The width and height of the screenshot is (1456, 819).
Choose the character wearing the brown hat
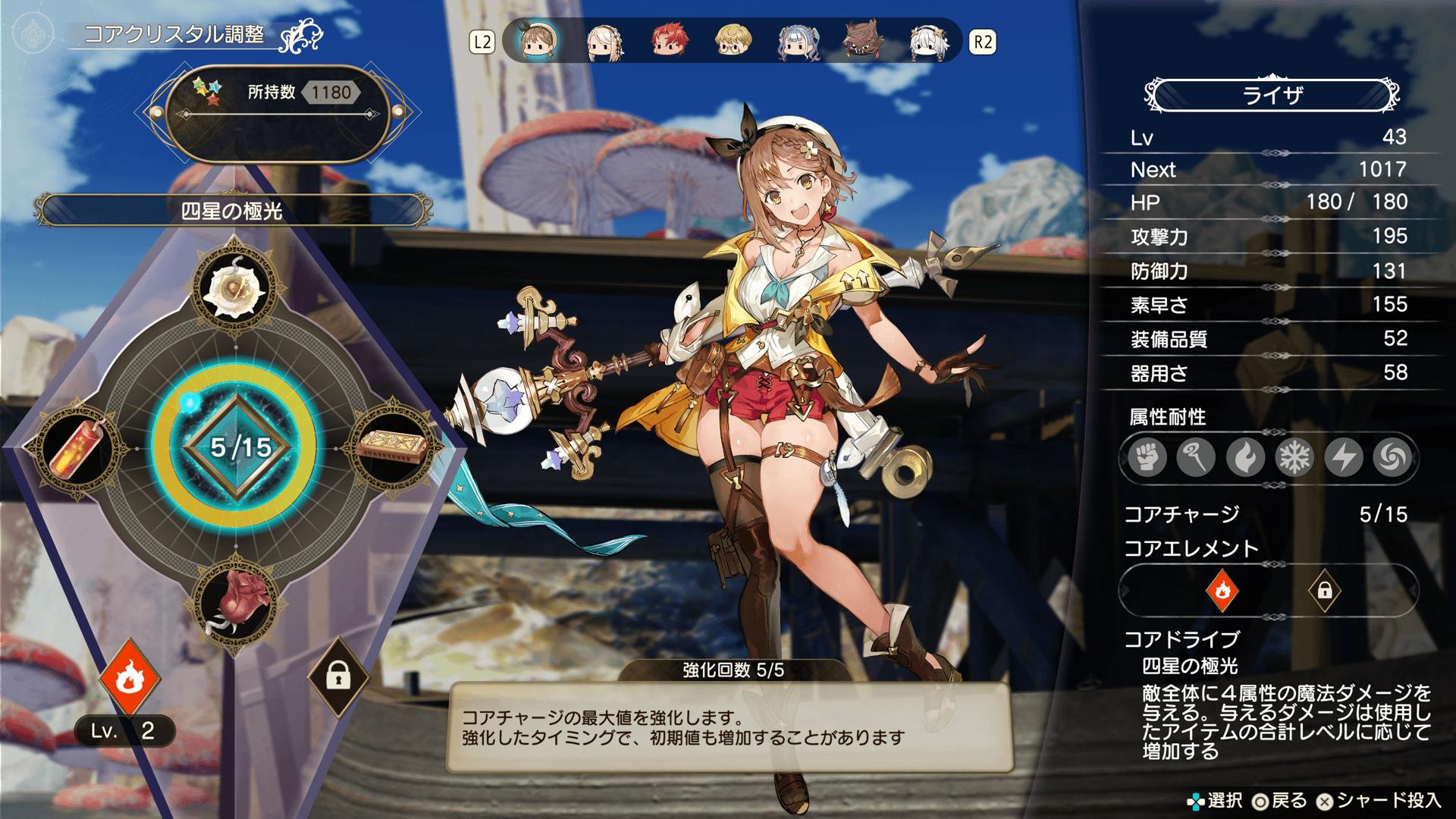tap(863, 42)
